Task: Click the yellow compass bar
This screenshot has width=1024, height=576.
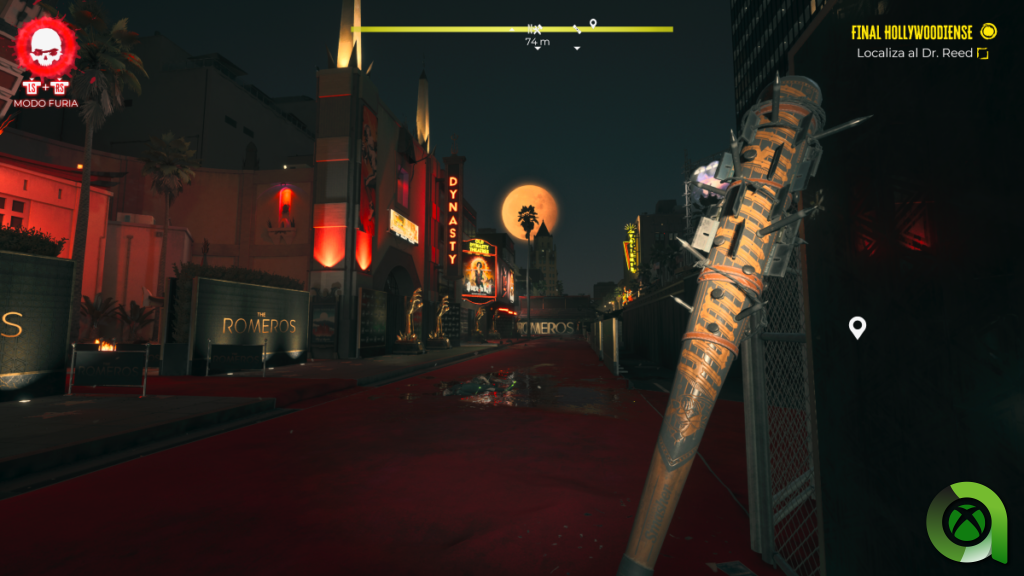Action: pos(512,29)
